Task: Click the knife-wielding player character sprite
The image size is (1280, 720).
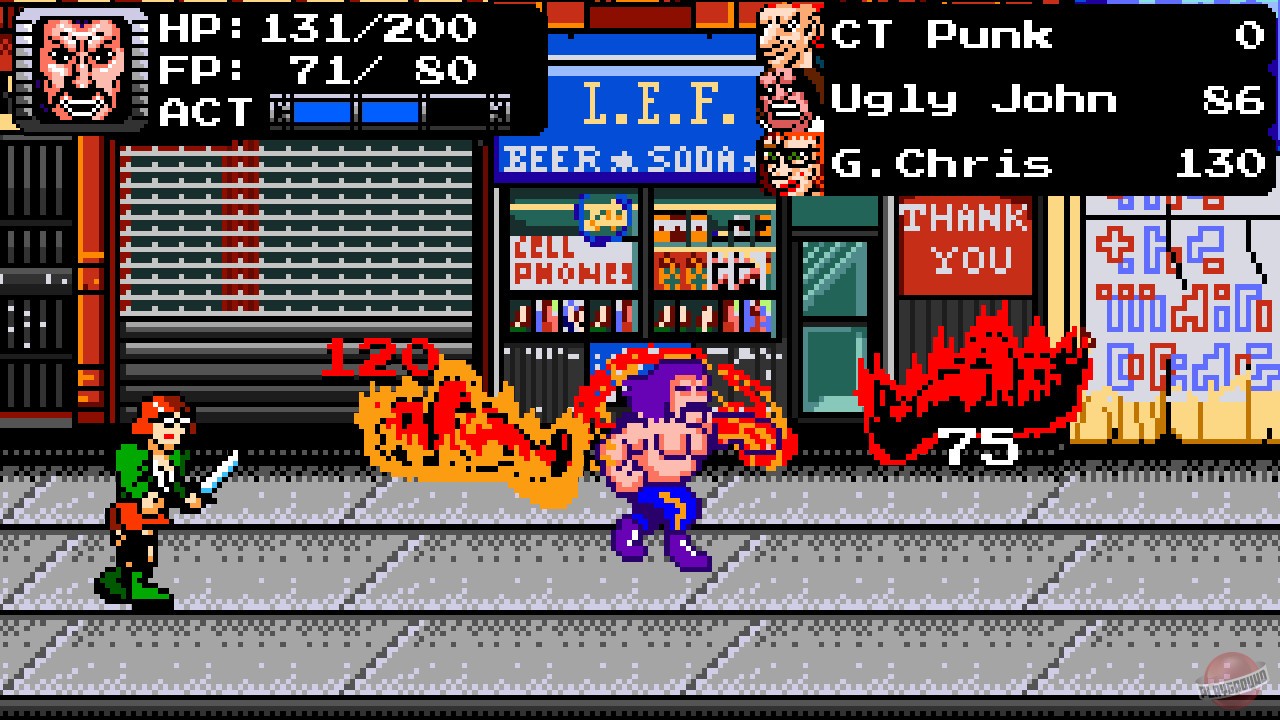Action: pyautogui.click(x=150, y=490)
